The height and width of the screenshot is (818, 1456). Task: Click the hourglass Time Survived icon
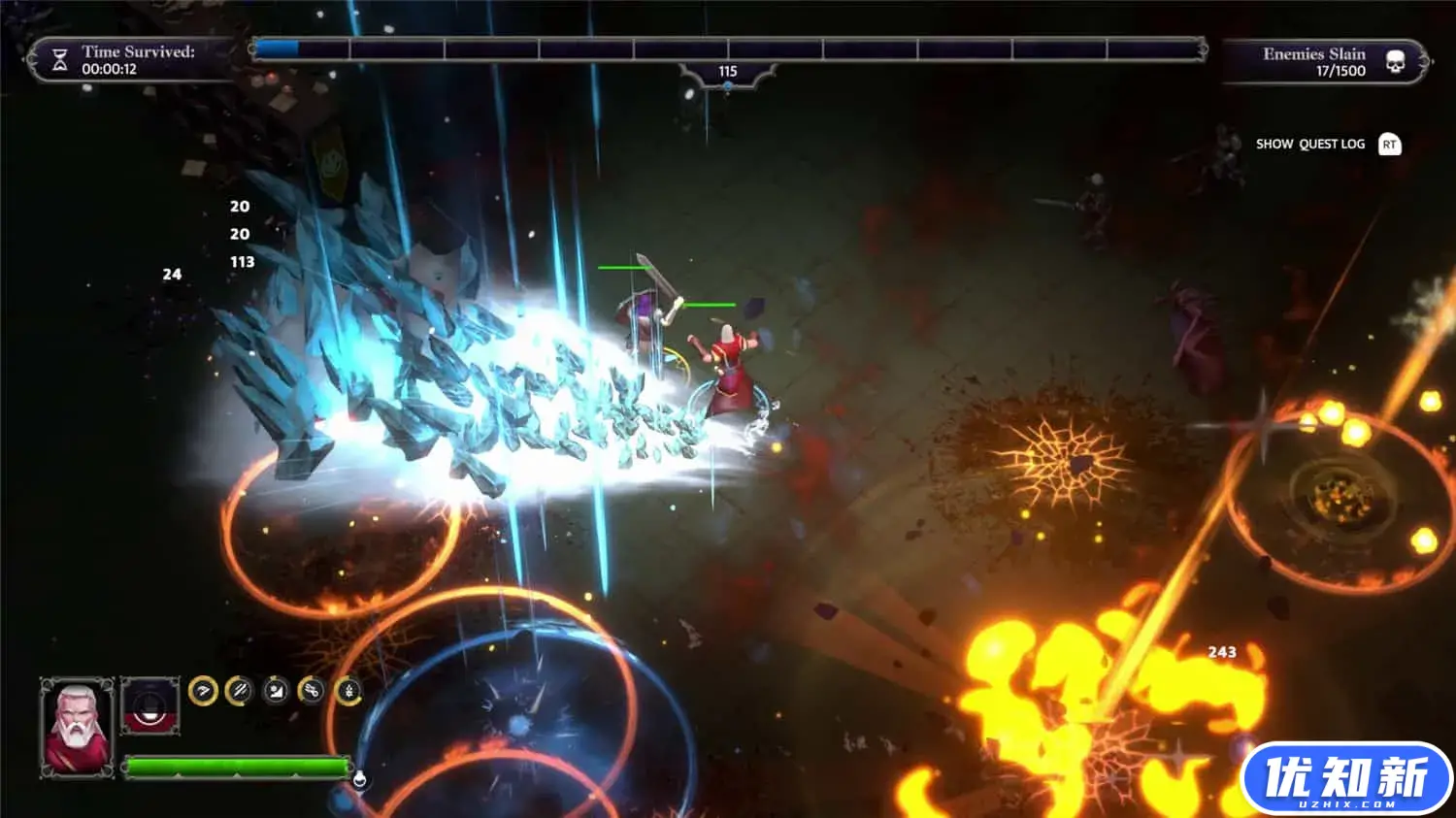pyautogui.click(x=60, y=60)
